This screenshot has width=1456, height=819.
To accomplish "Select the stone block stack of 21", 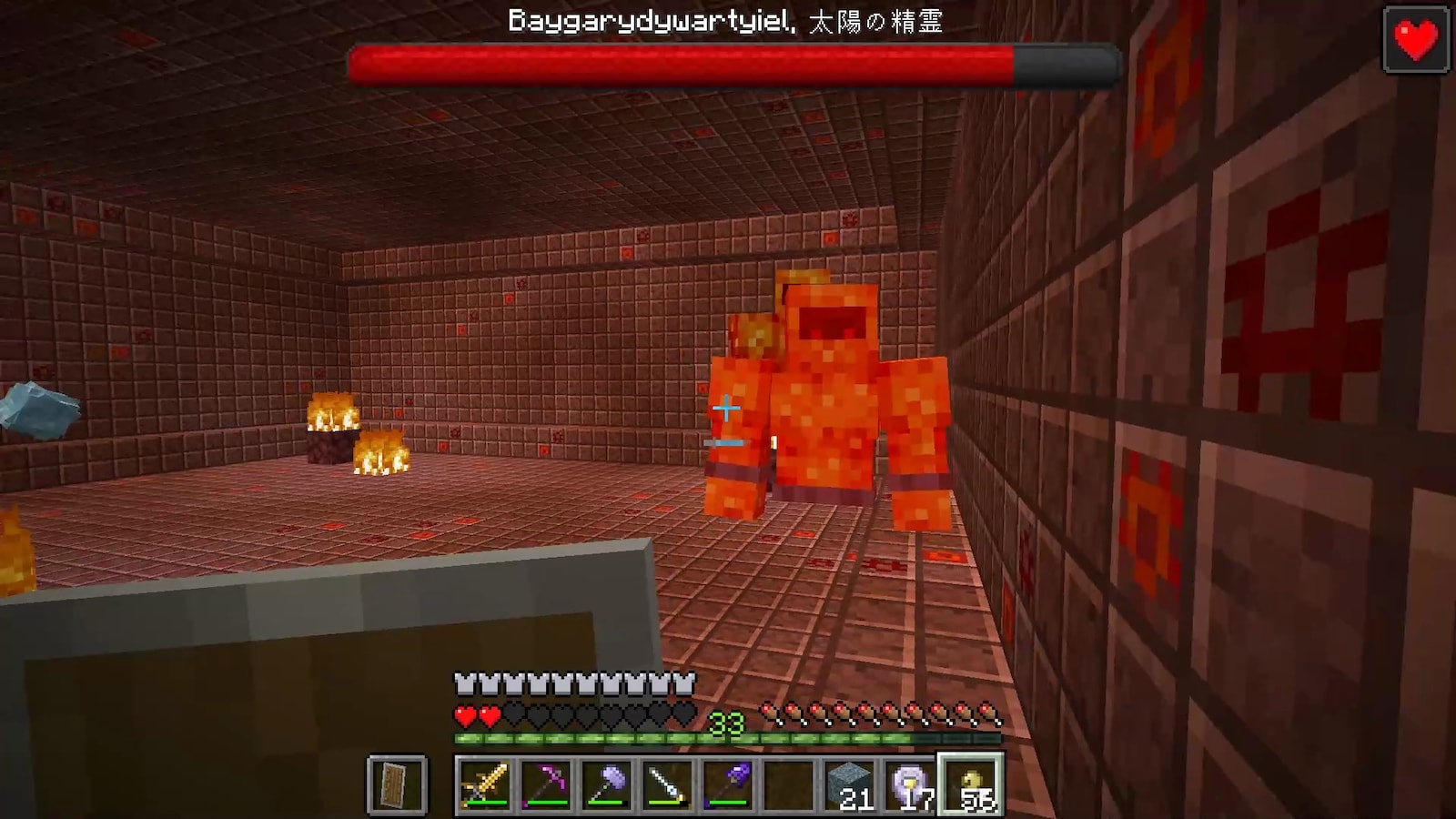I will (850, 784).
